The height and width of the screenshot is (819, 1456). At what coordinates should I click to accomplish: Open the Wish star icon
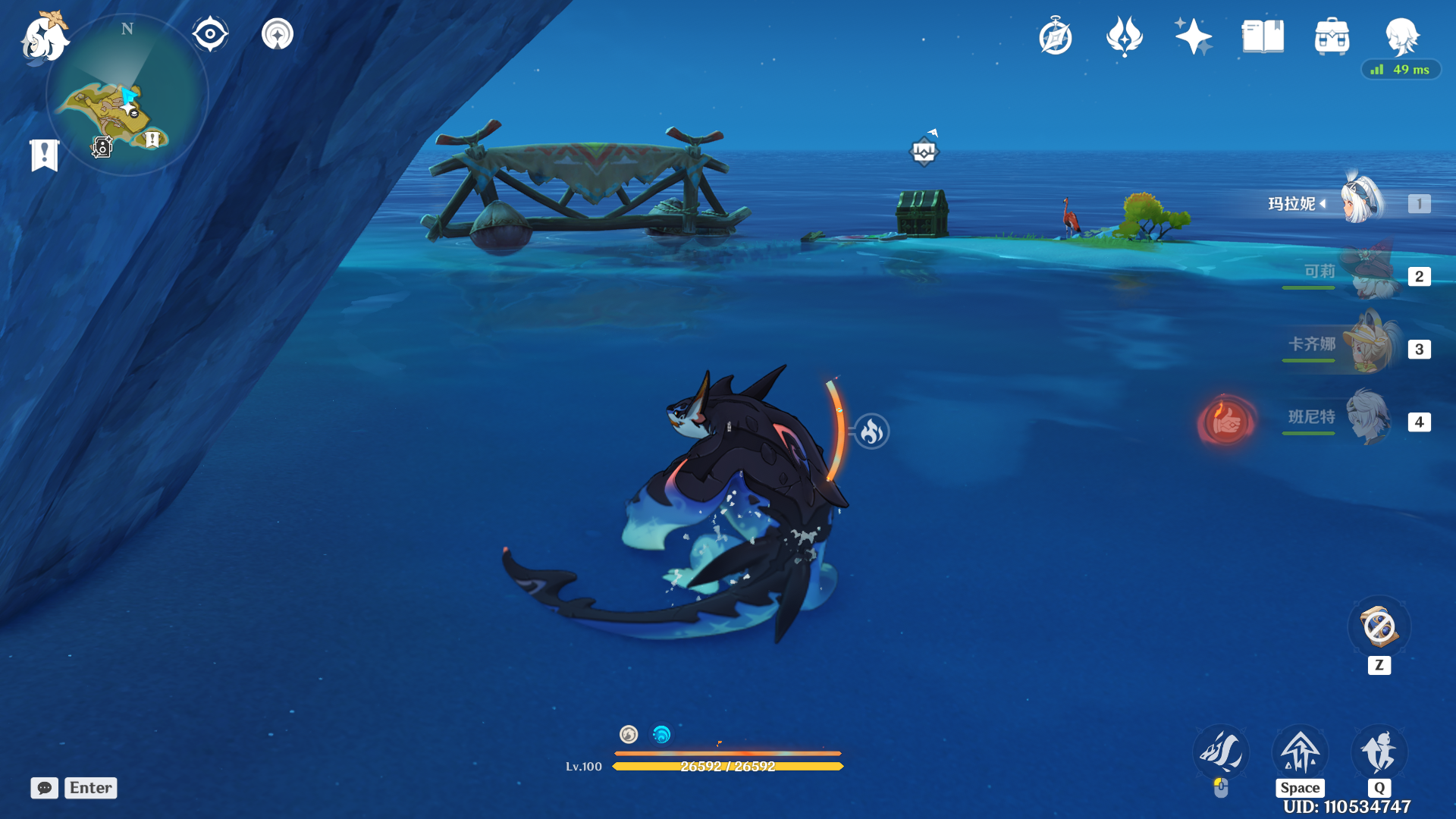(x=1193, y=36)
